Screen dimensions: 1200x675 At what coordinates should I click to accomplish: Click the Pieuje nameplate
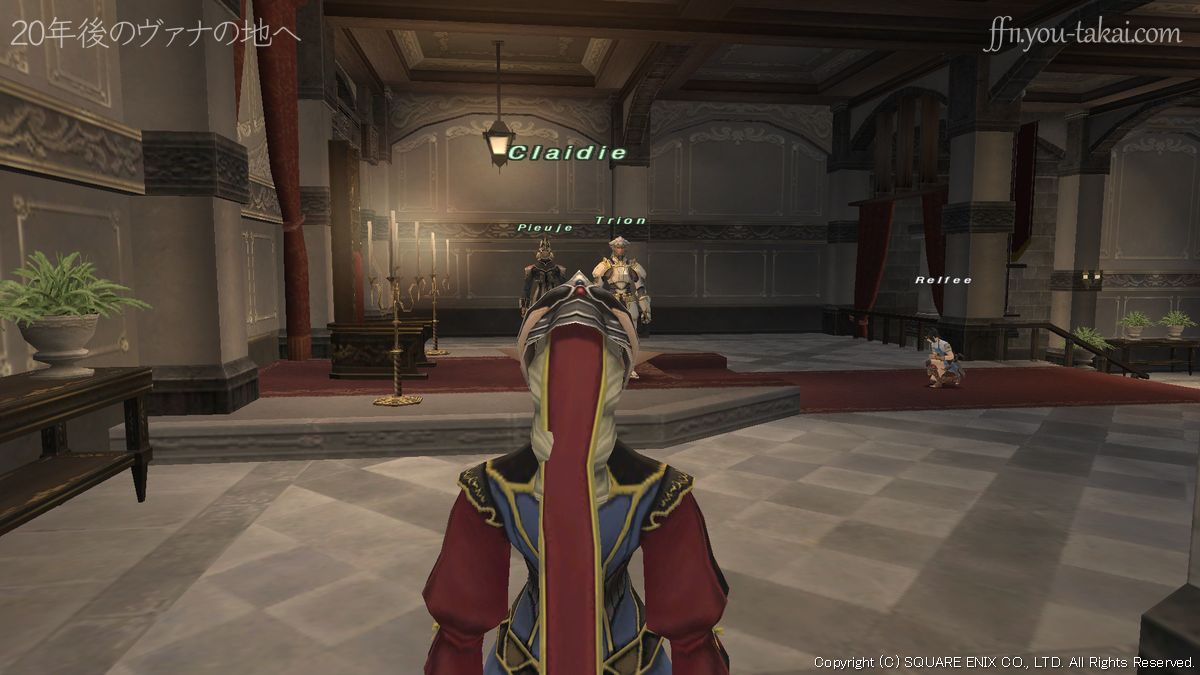(x=545, y=228)
